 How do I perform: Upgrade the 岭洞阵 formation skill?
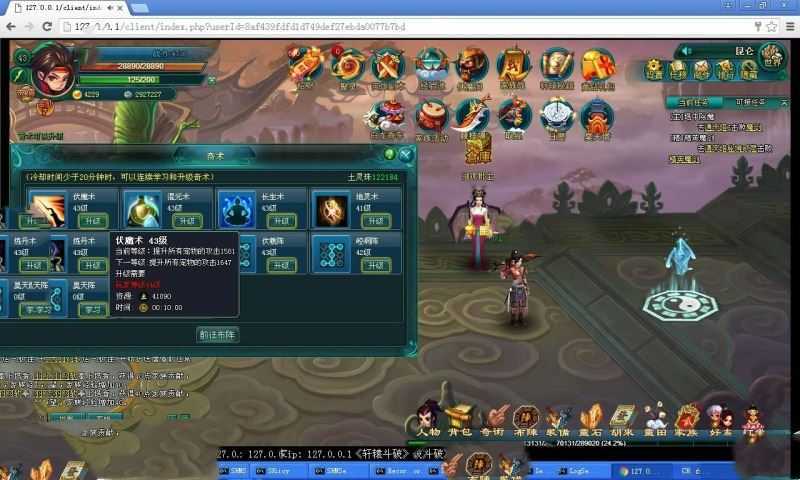(375, 265)
